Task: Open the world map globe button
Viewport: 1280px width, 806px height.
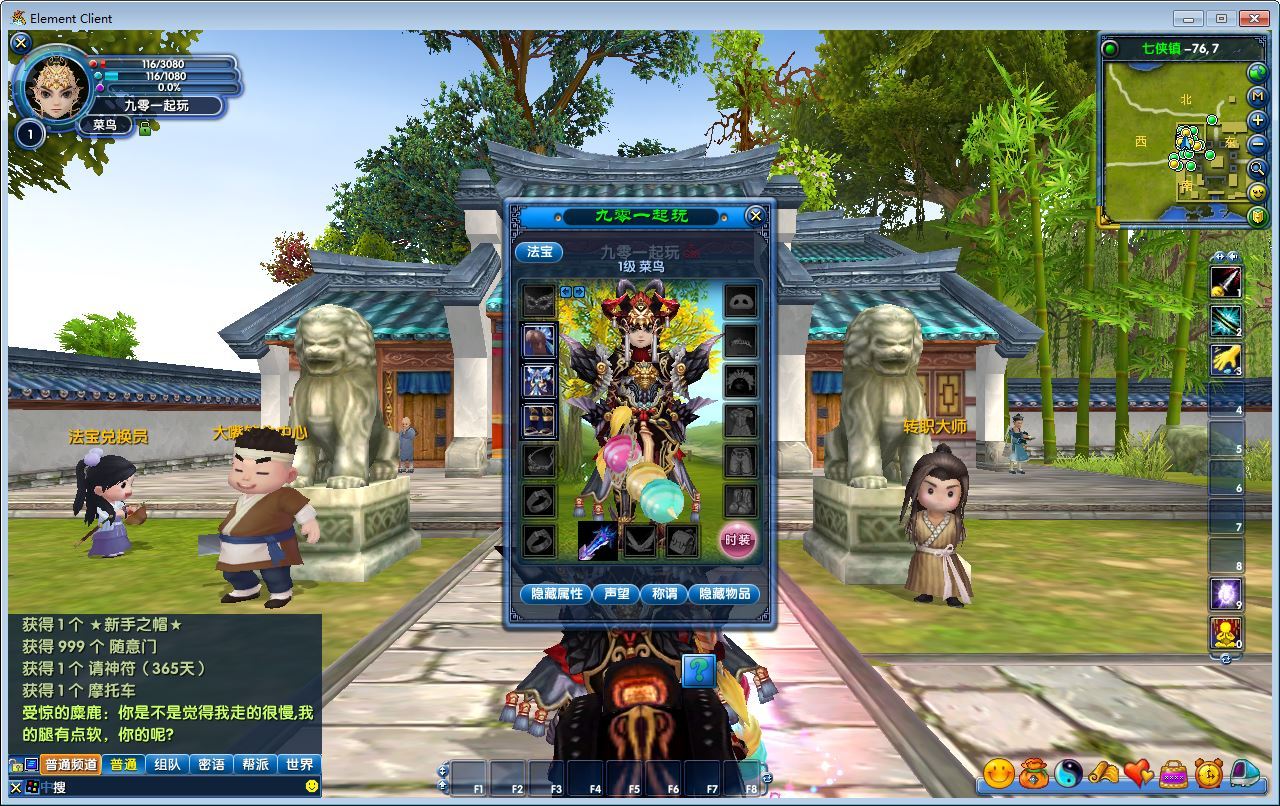Action: [x=1258, y=73]
